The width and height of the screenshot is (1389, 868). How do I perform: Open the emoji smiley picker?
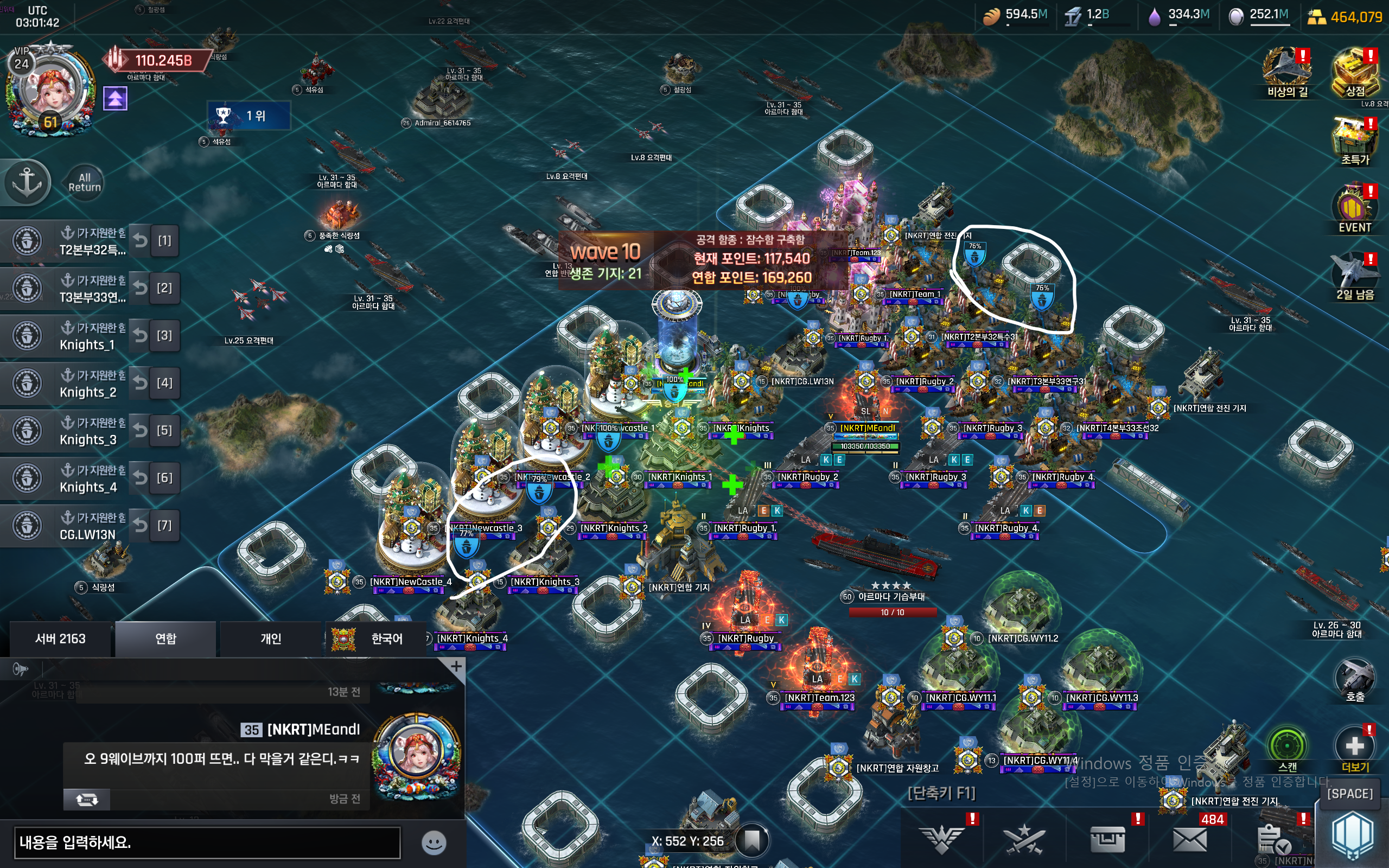coord(434,842)
